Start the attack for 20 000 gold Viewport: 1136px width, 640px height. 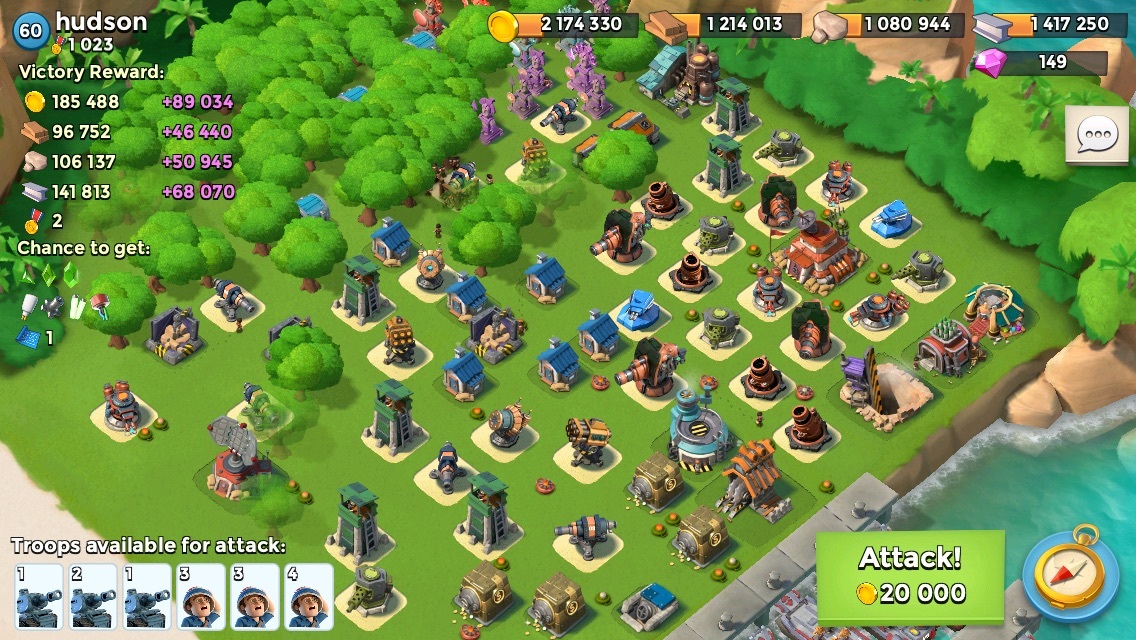910,576
